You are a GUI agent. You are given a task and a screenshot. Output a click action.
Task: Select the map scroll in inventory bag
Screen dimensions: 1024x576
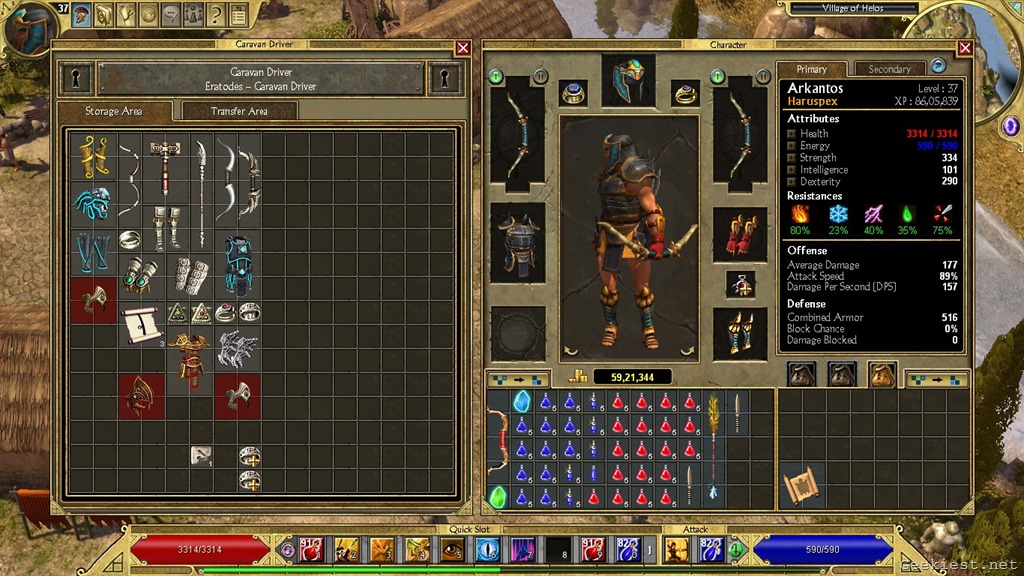801,485
